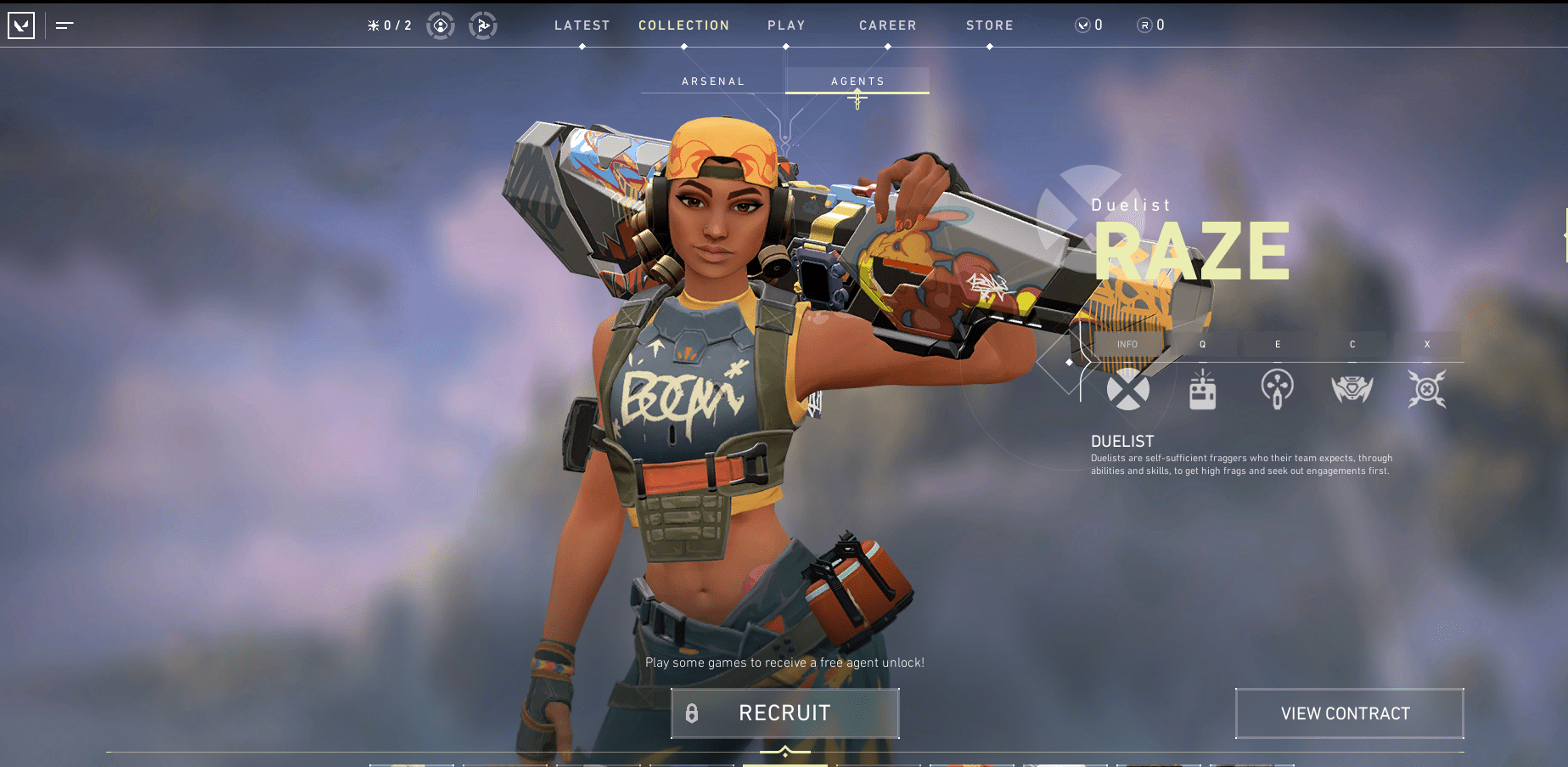Open the hamburger options menu icon

pos(64,25)
